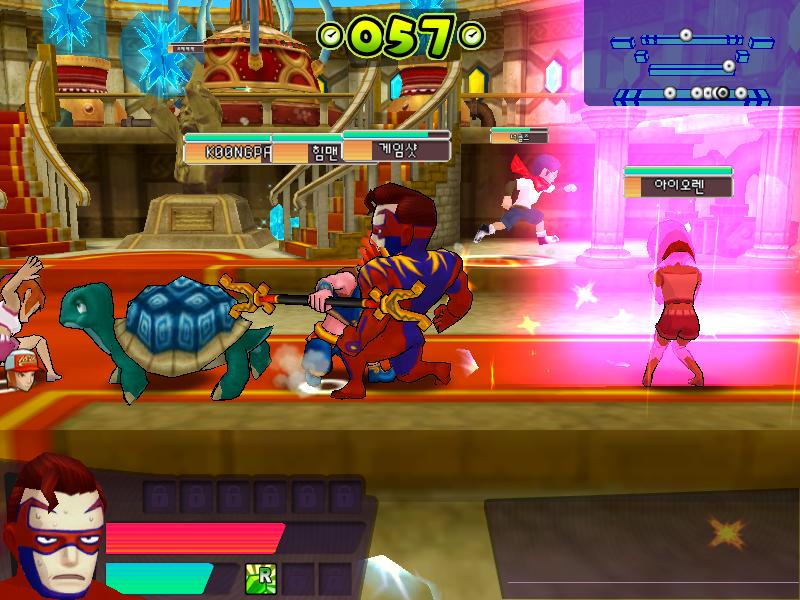800x600 pixels.
Task: Activate the green R skill icon
Action: [261, 577]
